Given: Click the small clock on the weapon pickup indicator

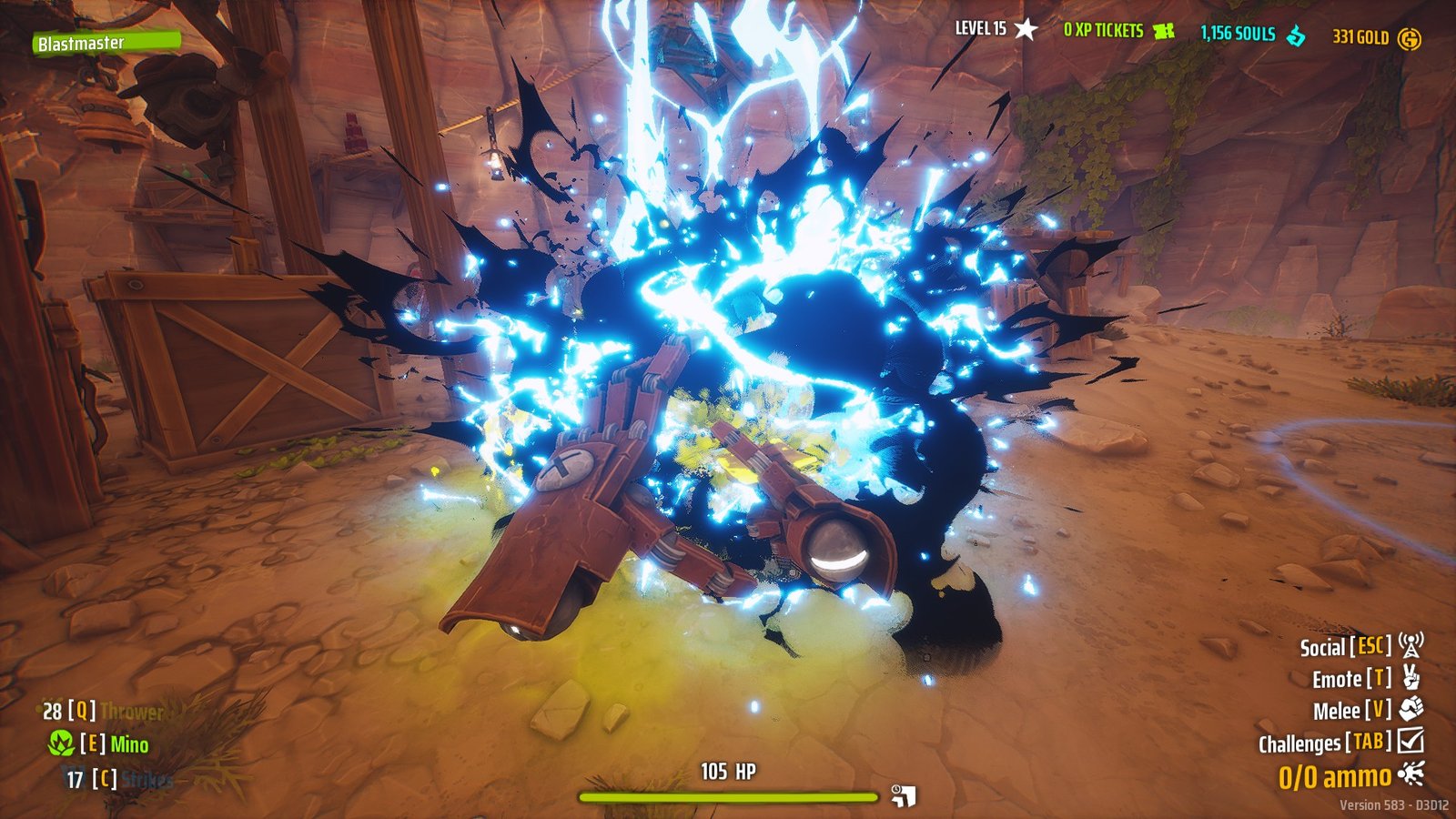Looking at the screenshot, I should pos(896,789).
